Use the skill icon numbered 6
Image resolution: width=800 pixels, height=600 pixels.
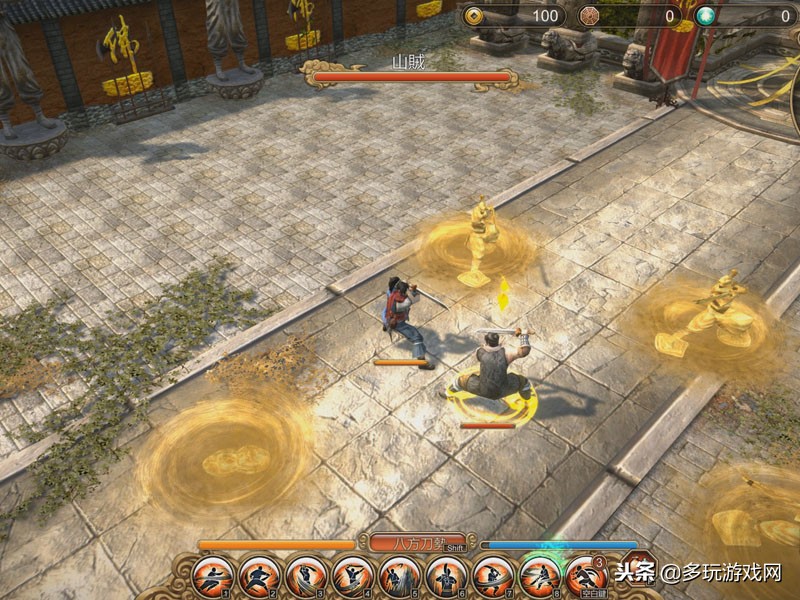[447, 576]
